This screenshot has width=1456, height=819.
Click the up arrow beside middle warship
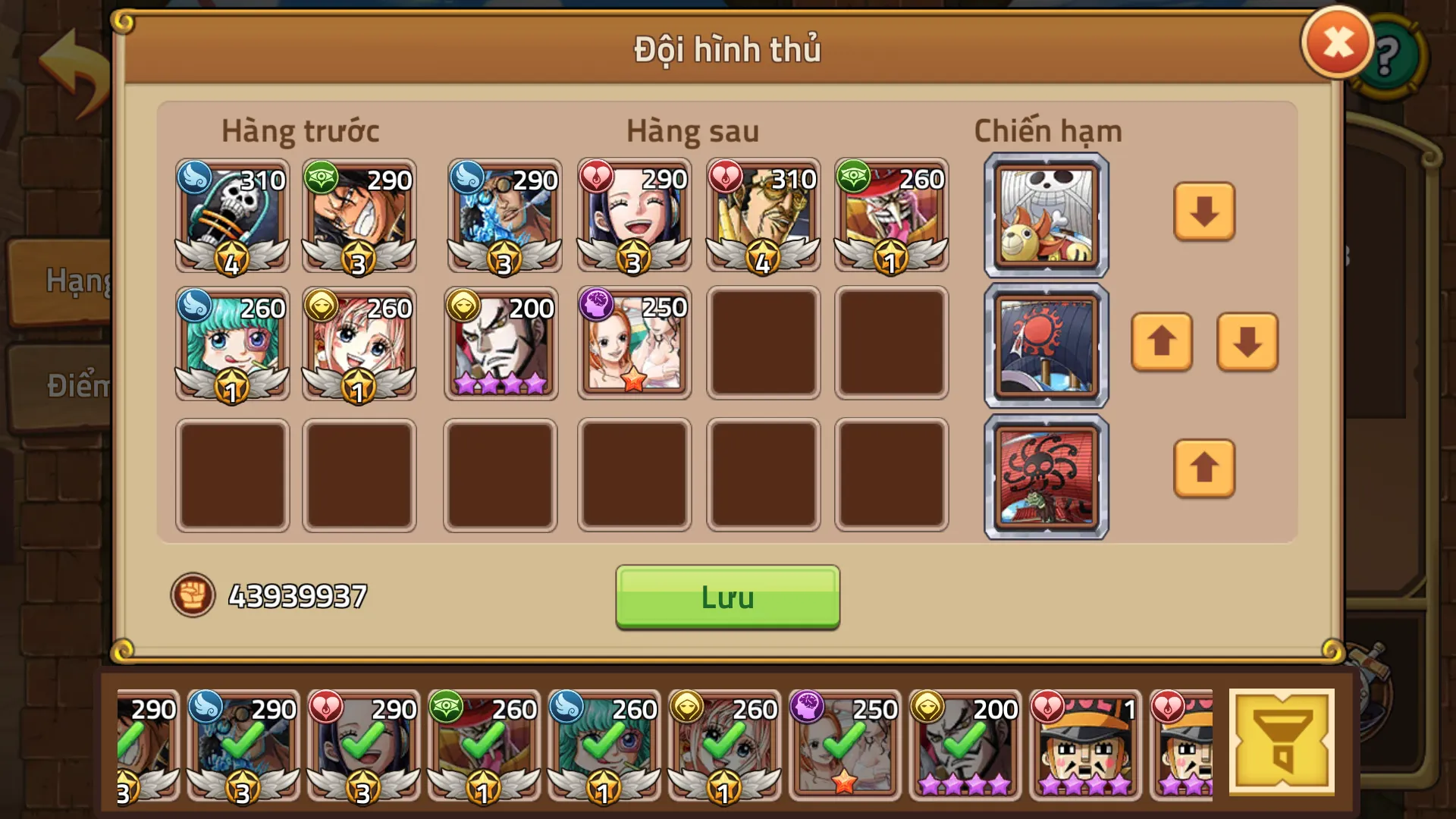[1161, 343]
